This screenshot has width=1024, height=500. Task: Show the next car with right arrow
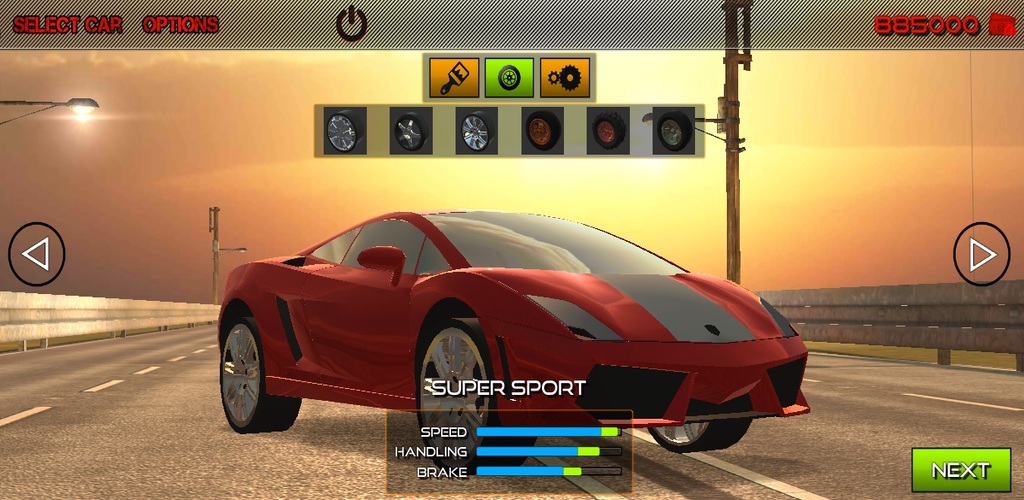pyautogui.click(x=981, y=254)
